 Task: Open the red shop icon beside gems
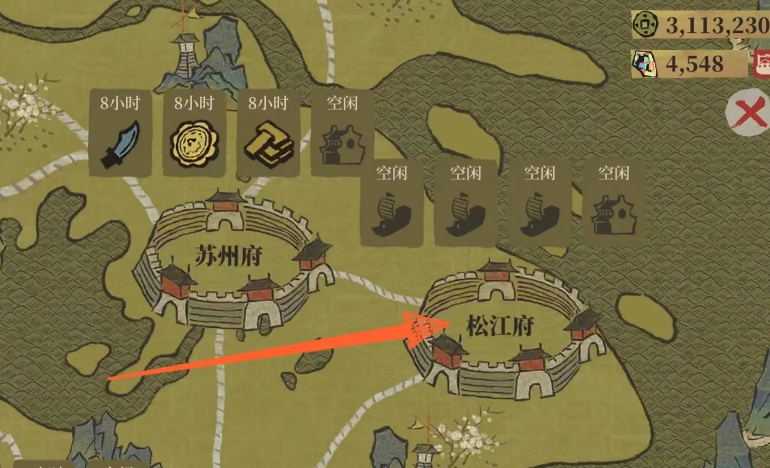761,63
